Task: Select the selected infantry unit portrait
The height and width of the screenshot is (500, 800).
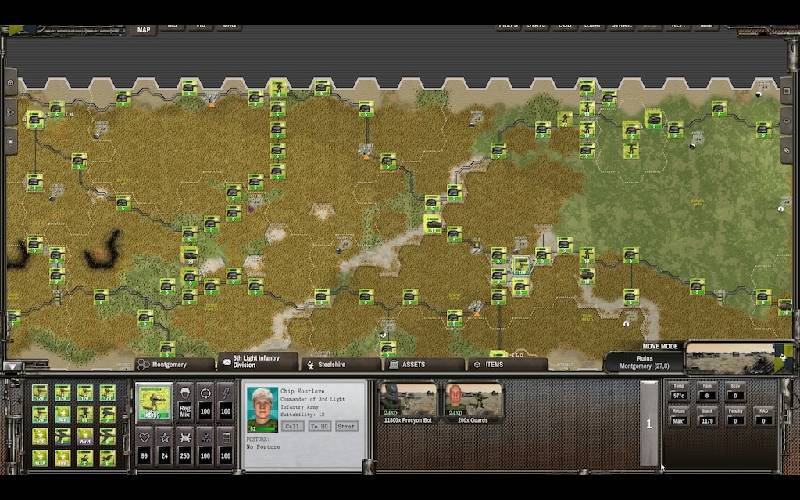Action: [154, 403]
